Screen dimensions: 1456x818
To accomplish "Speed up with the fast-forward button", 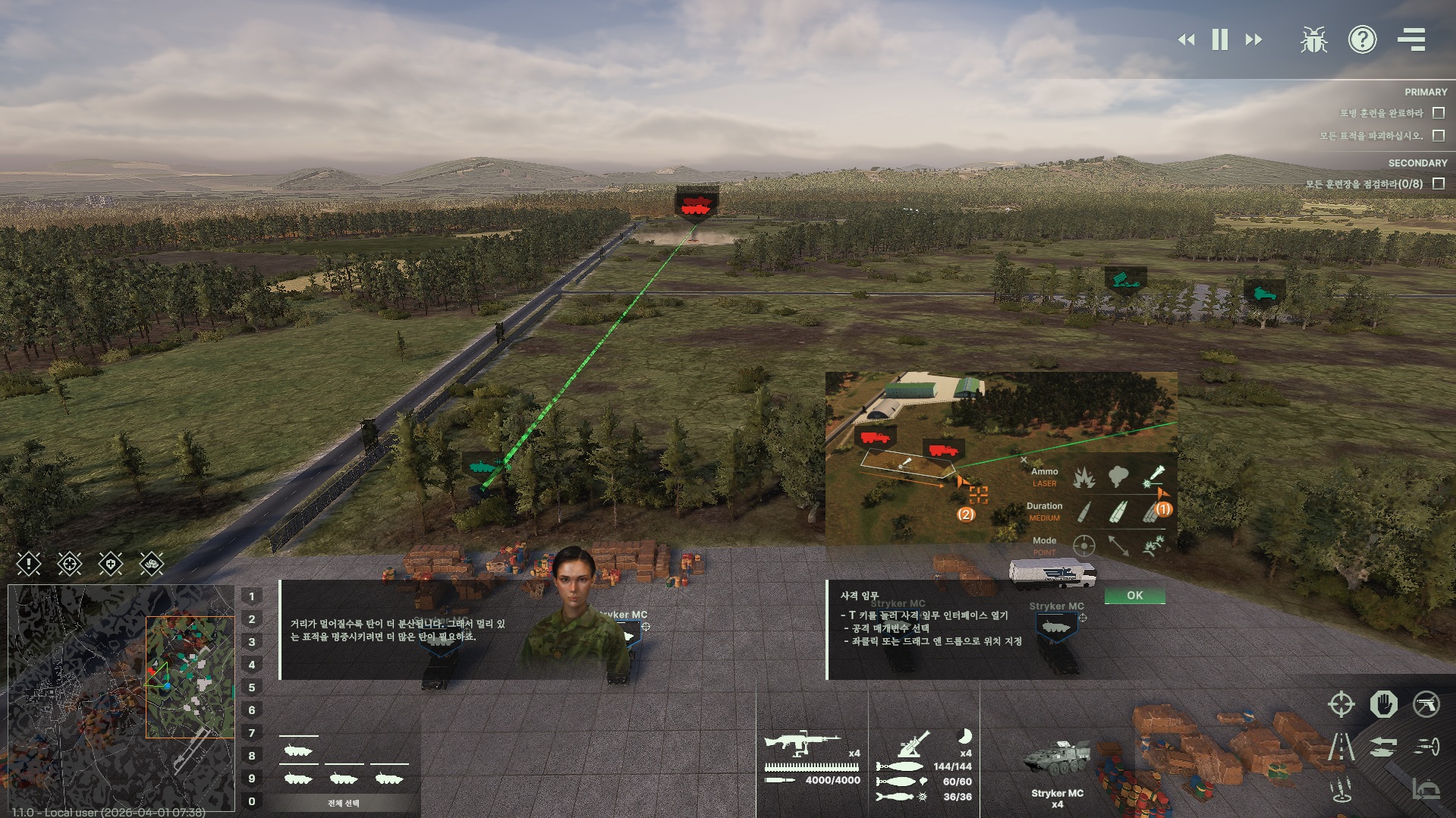I will point(1254,39).
